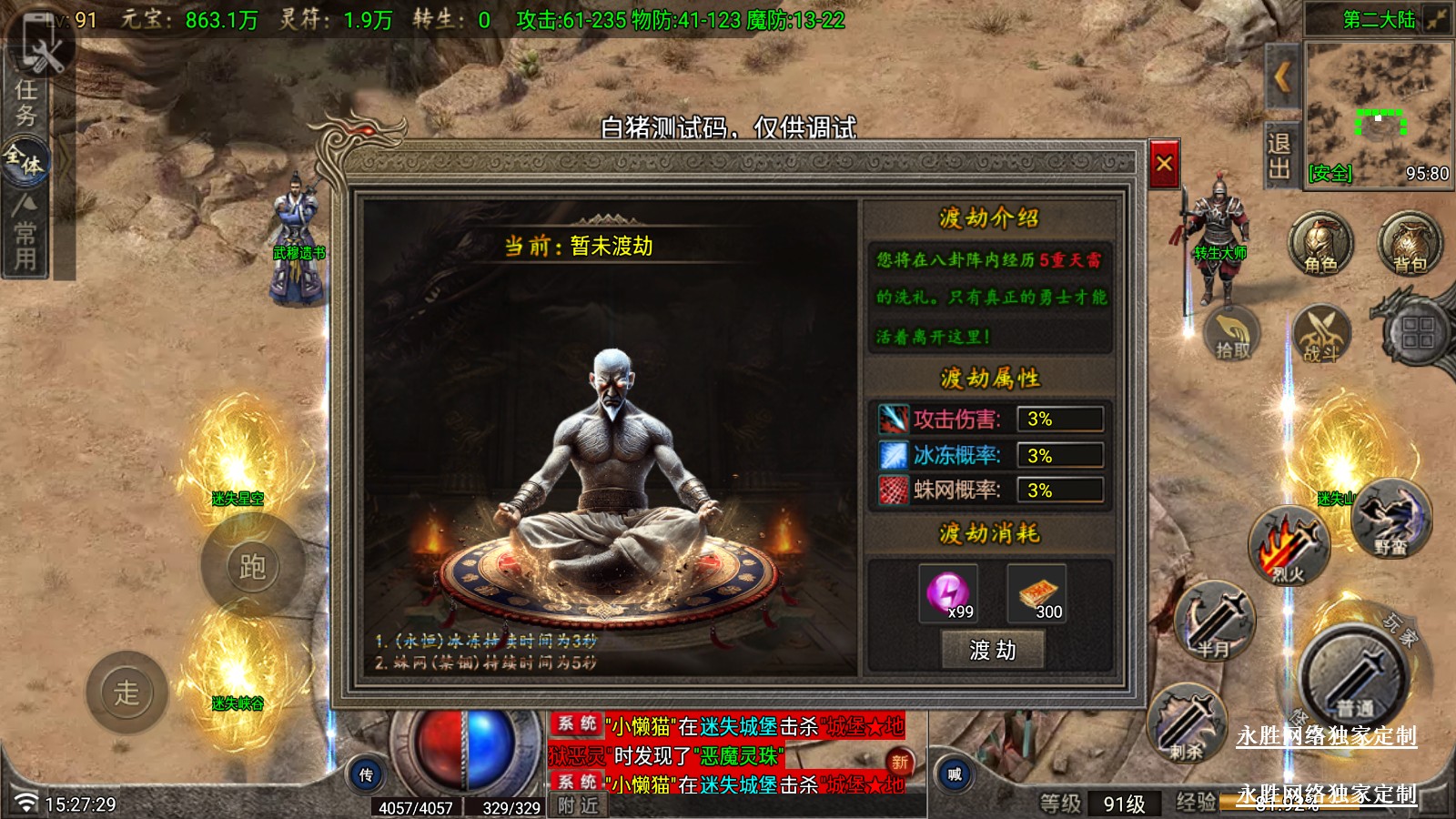Open the 角色 character screen
The height and width of the screenshot is (819, 1456).
tap(1319, 244)
